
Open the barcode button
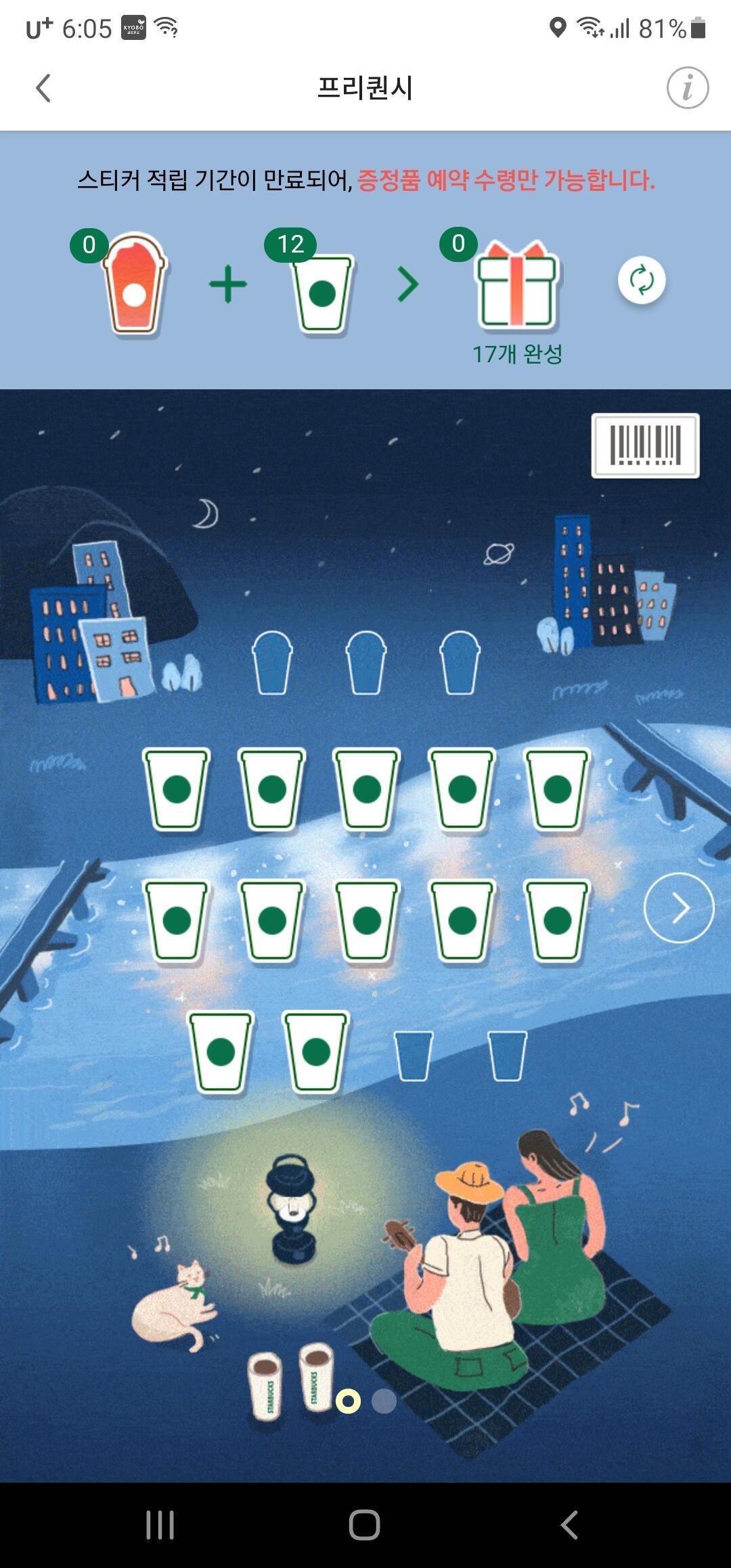click(x=645, y=445)
